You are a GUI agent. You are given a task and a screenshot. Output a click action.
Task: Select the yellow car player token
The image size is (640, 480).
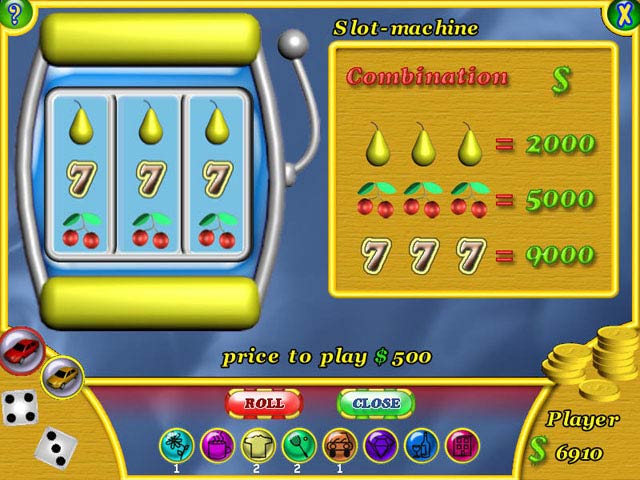62,376
